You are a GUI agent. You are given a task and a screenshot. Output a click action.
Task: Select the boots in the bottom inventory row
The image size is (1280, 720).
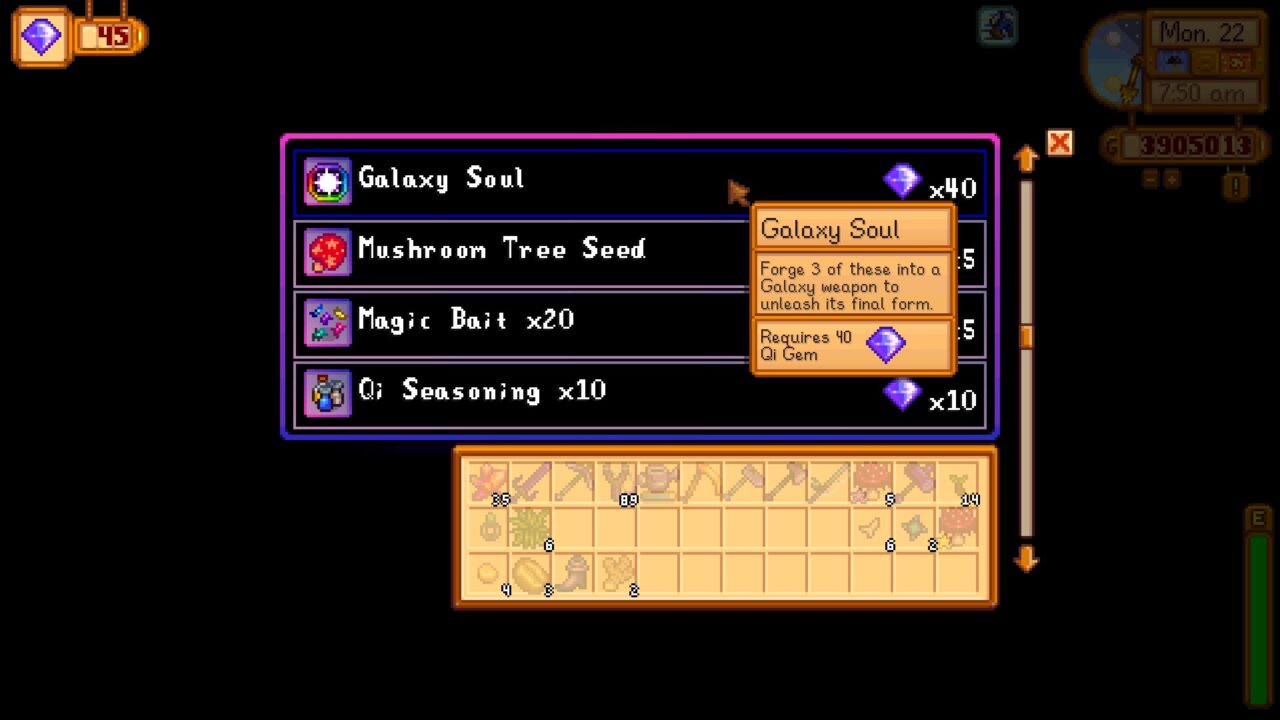(576, 570)
